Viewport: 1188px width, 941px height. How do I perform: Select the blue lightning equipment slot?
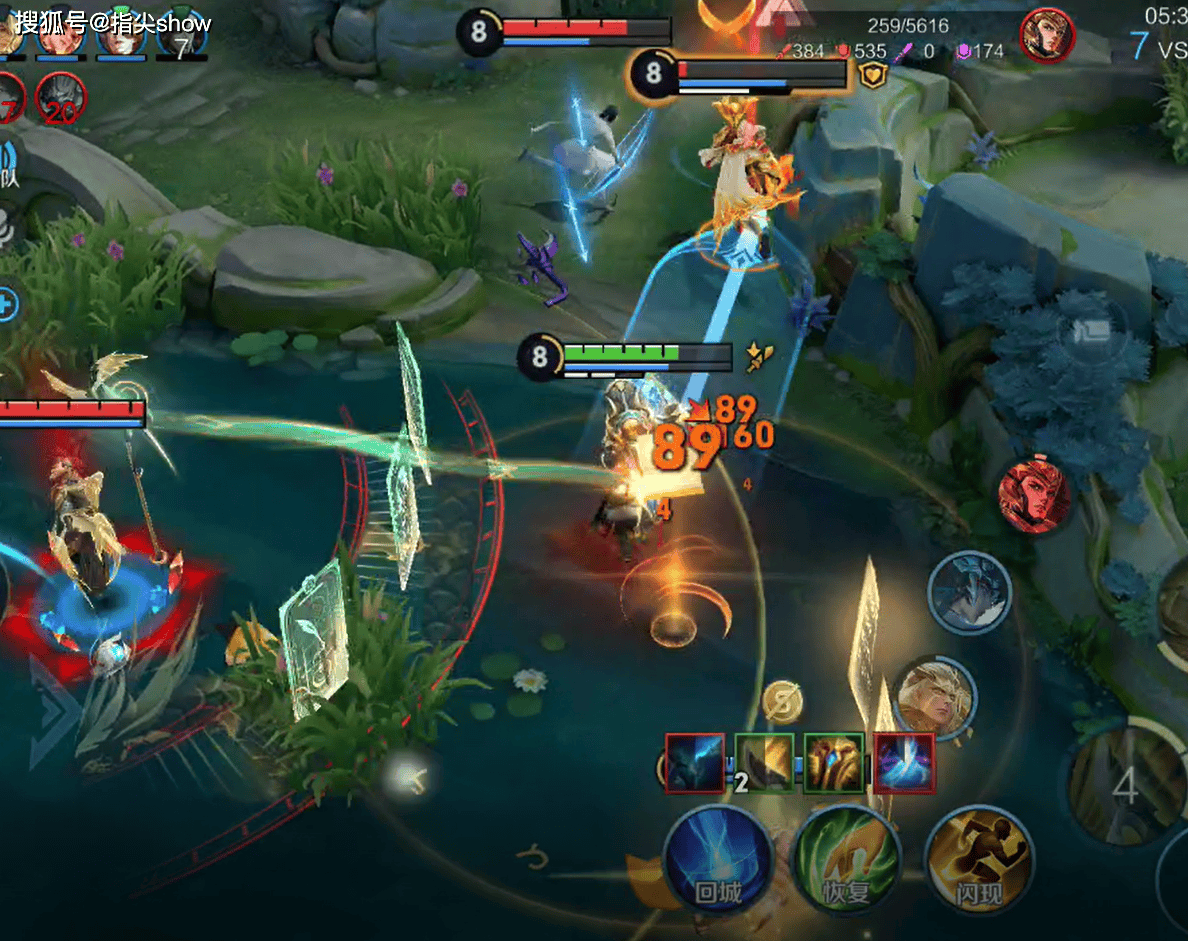click(696, 764)
